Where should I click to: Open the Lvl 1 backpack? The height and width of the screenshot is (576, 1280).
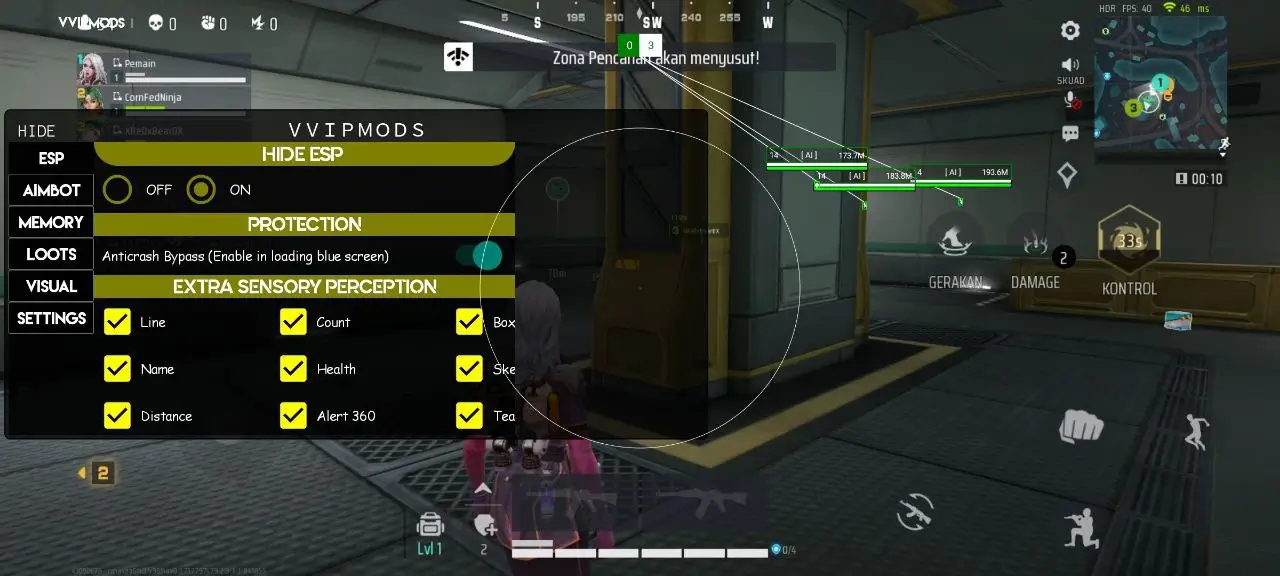click(x=430, y=526)
